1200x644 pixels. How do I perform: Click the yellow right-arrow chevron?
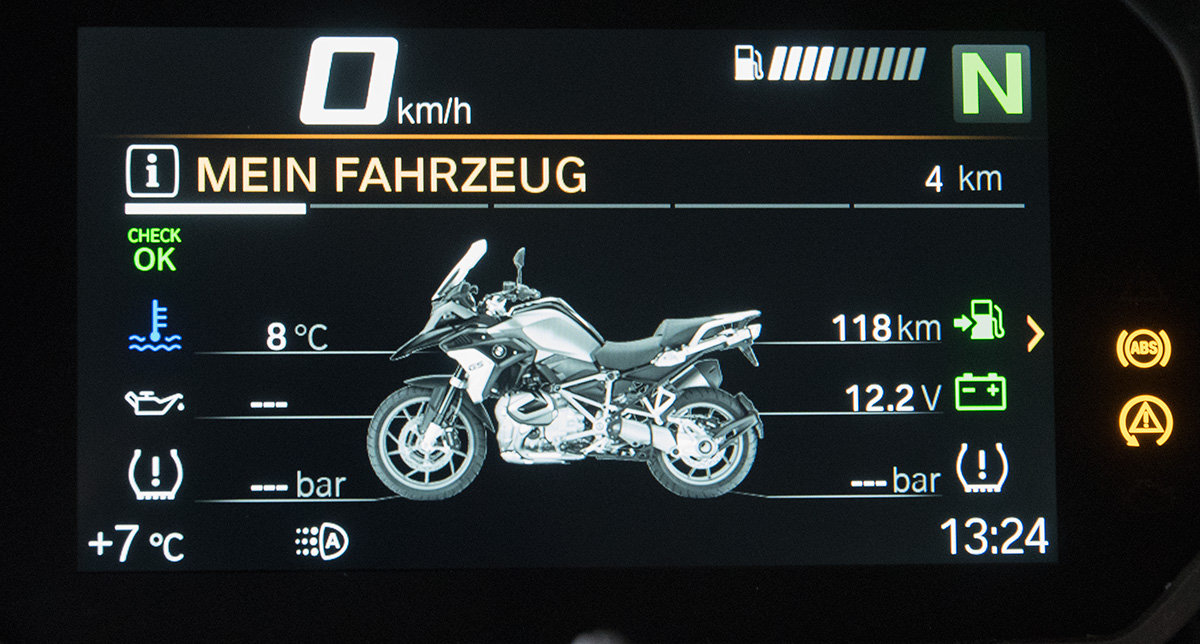coord(1035,334)
